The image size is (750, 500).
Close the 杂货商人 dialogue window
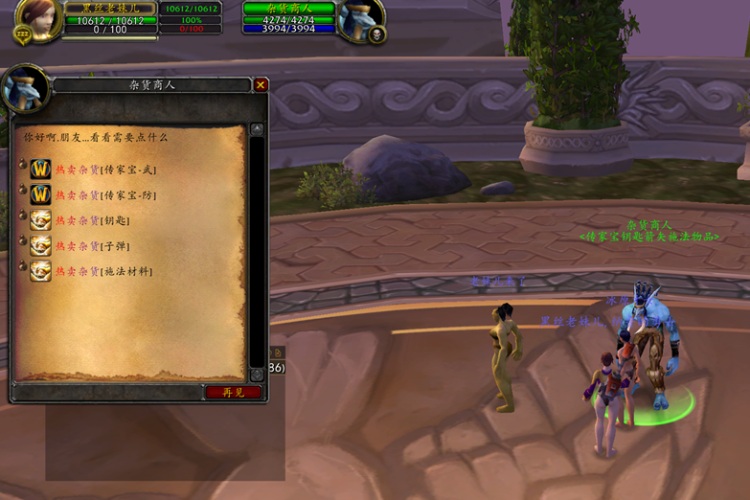point(261,85)
